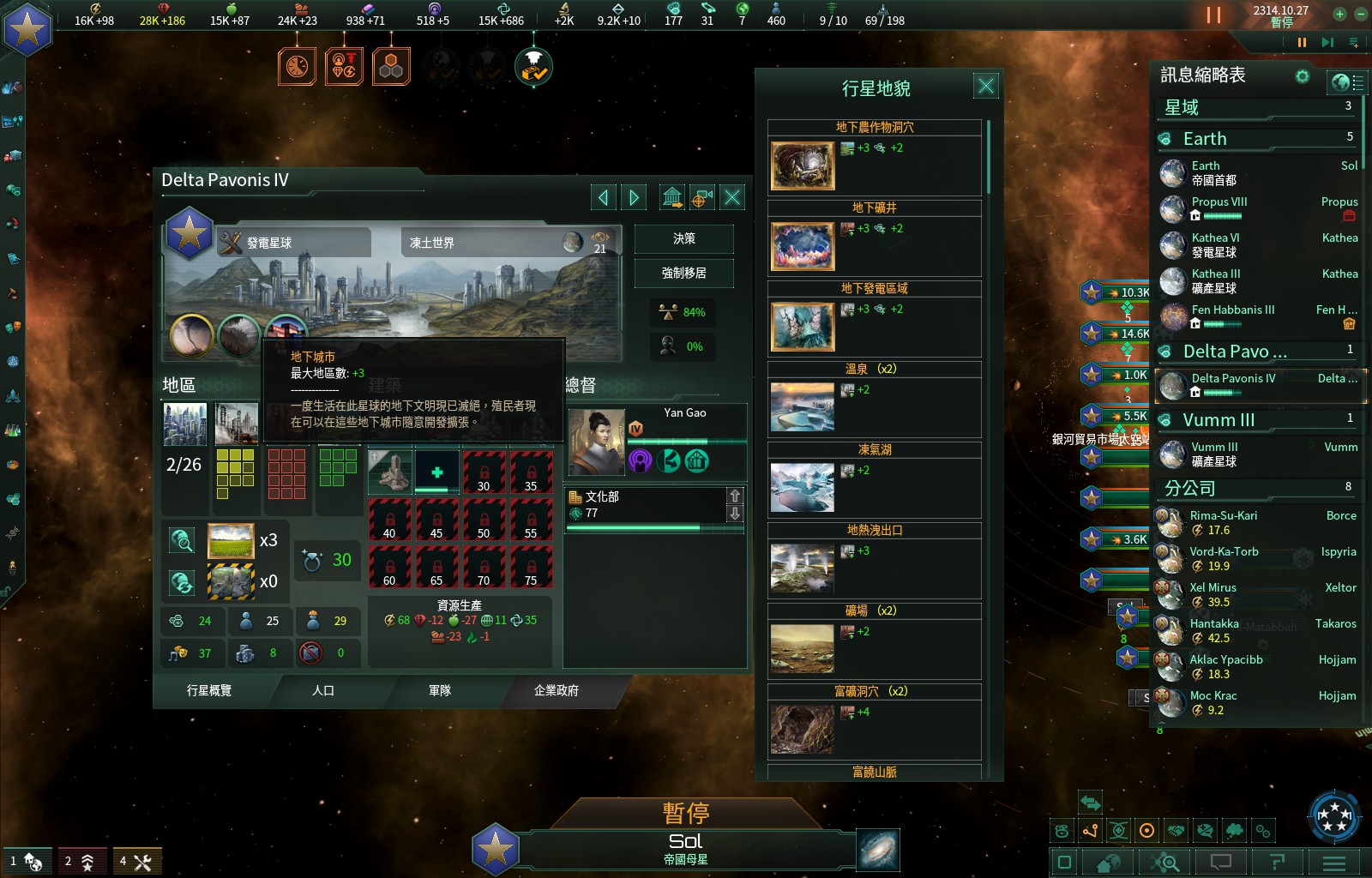This screenshot has width=1372, height=878.
Task: Go to the previous planet arrow
Action: pos(603,198)
